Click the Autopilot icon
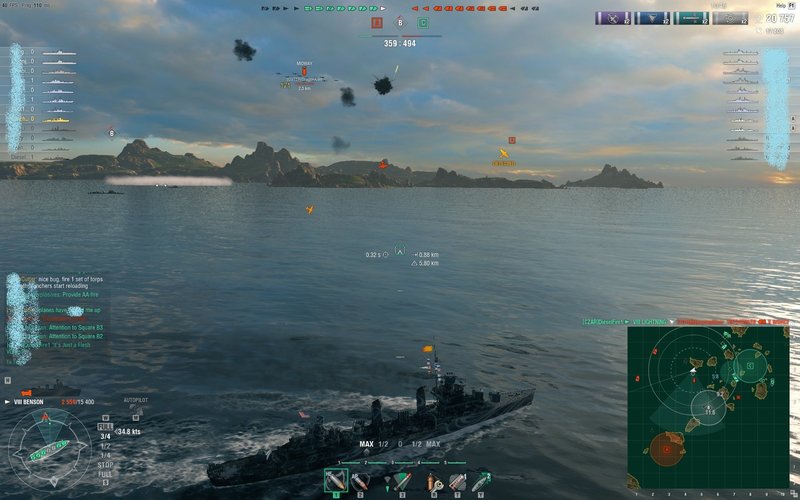The width and height of the screenshot is (800, 500). tap(134, 409)
